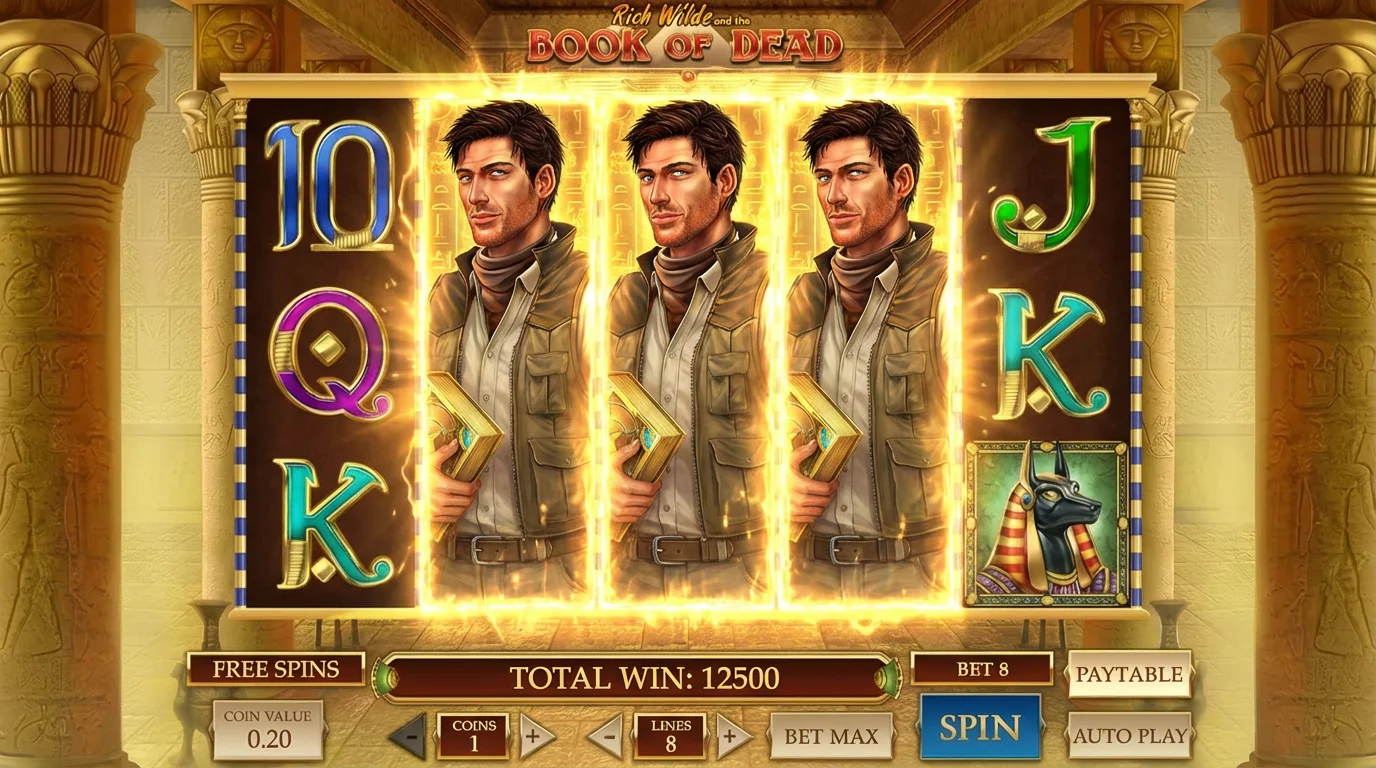The height and width of the screenshot is (768, 1376).
Task: Click the TOTAL WIN 12500 banner
Action: (643, 675)
